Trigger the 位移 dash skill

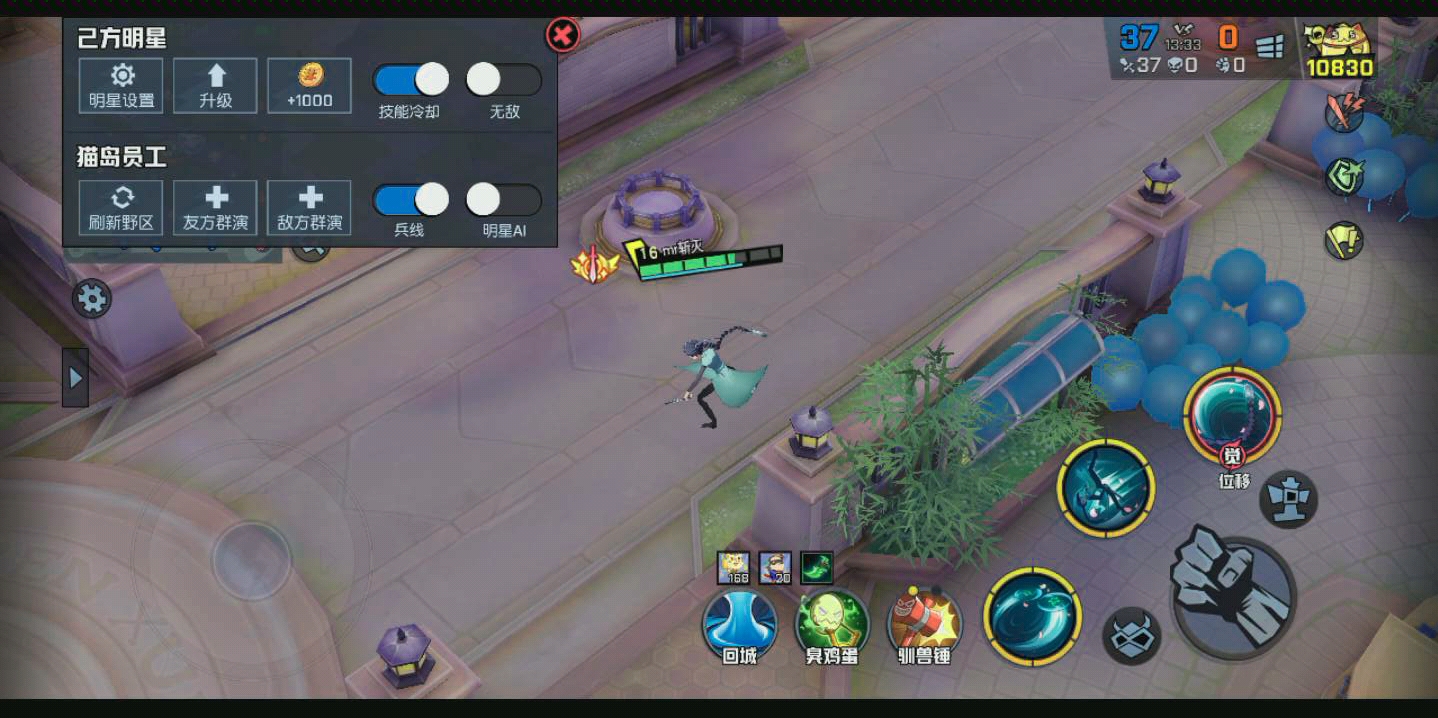point(1232,417)
